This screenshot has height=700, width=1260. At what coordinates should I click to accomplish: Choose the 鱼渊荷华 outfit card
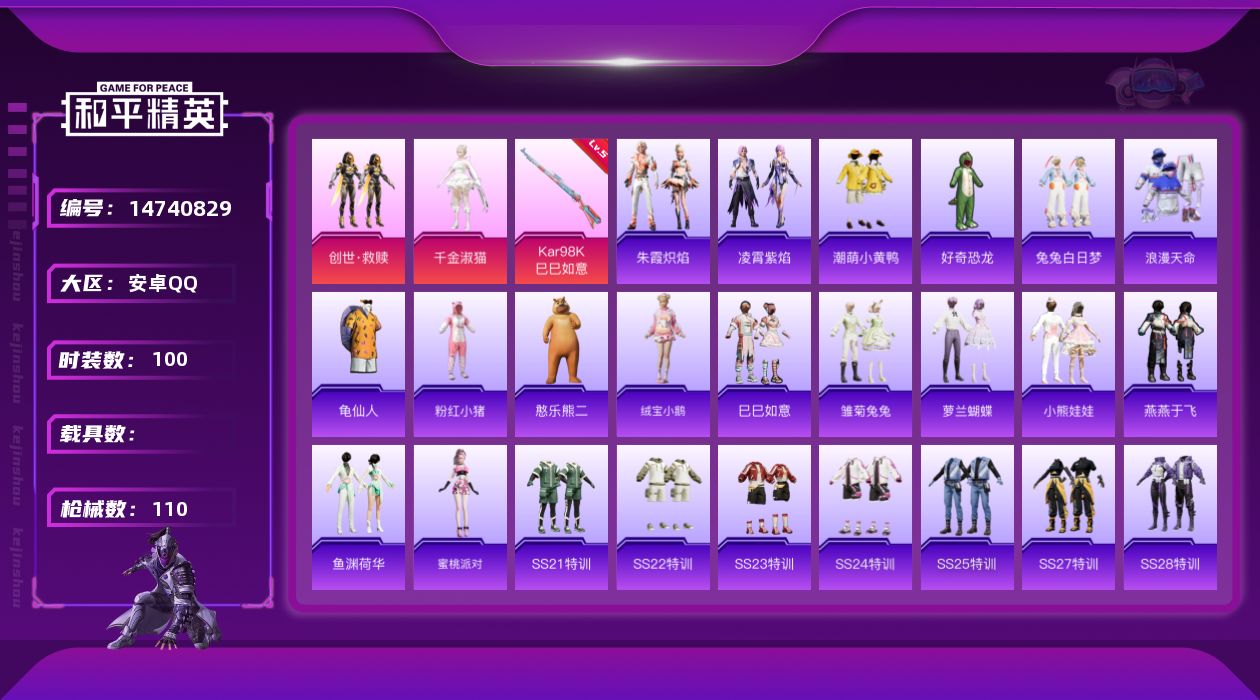(x=358, y=517)
